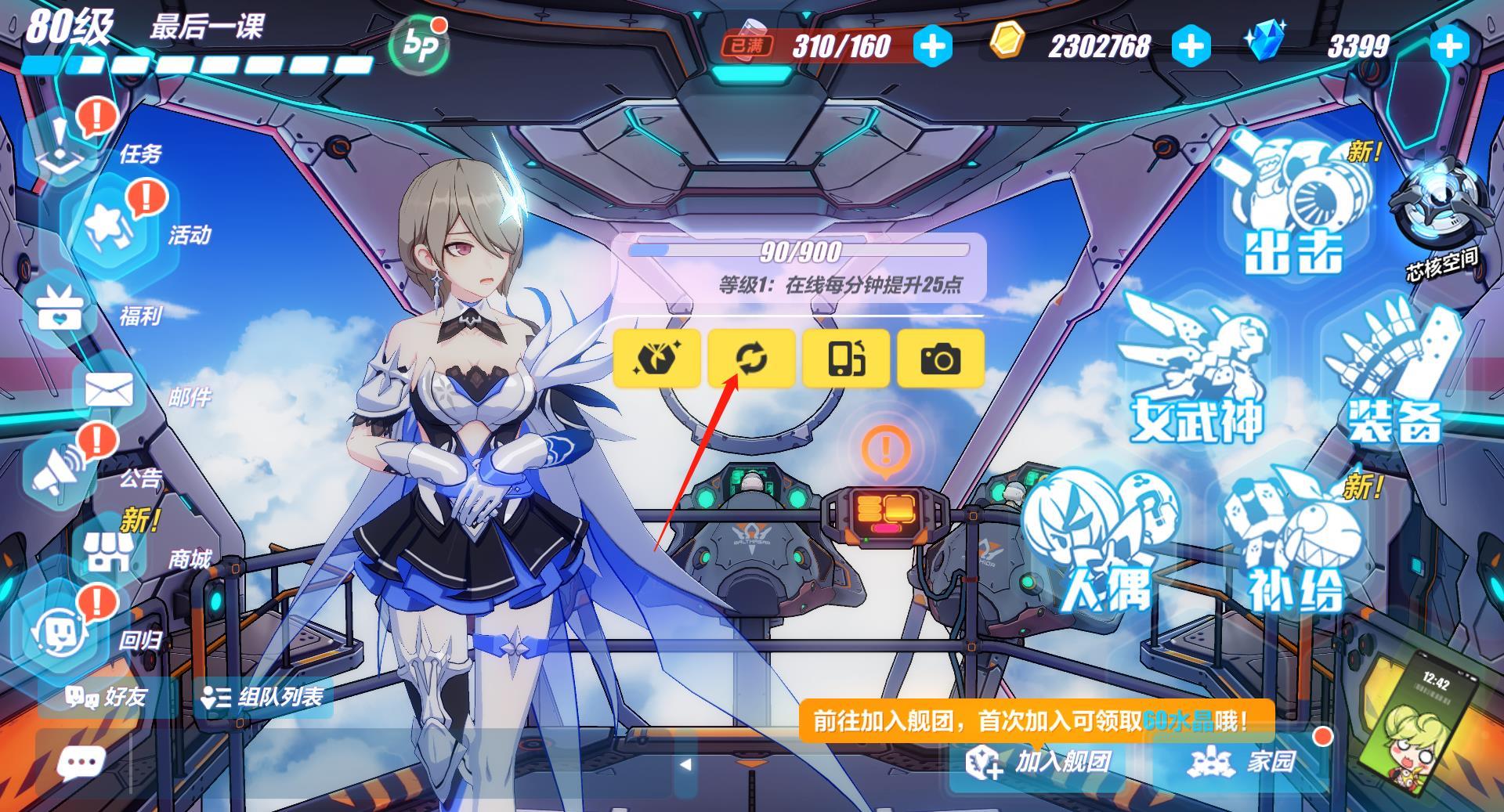The height and width of the screenshot is (812, 1504).
Task: Click the yellow camera photo button
Action: (x=940, y=359)
